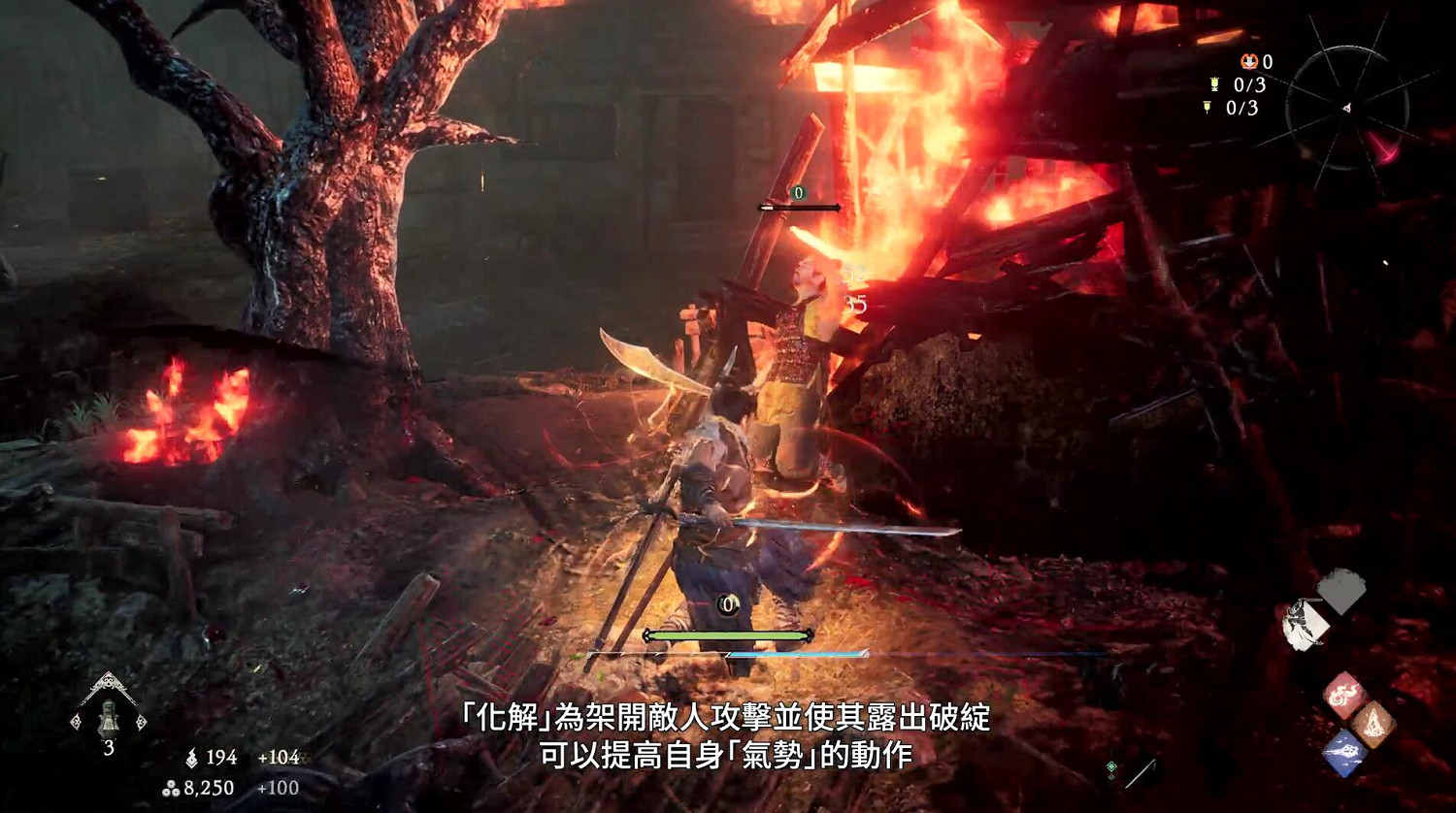Click the martial arts warrior diamond icon

coord(1306,624)
